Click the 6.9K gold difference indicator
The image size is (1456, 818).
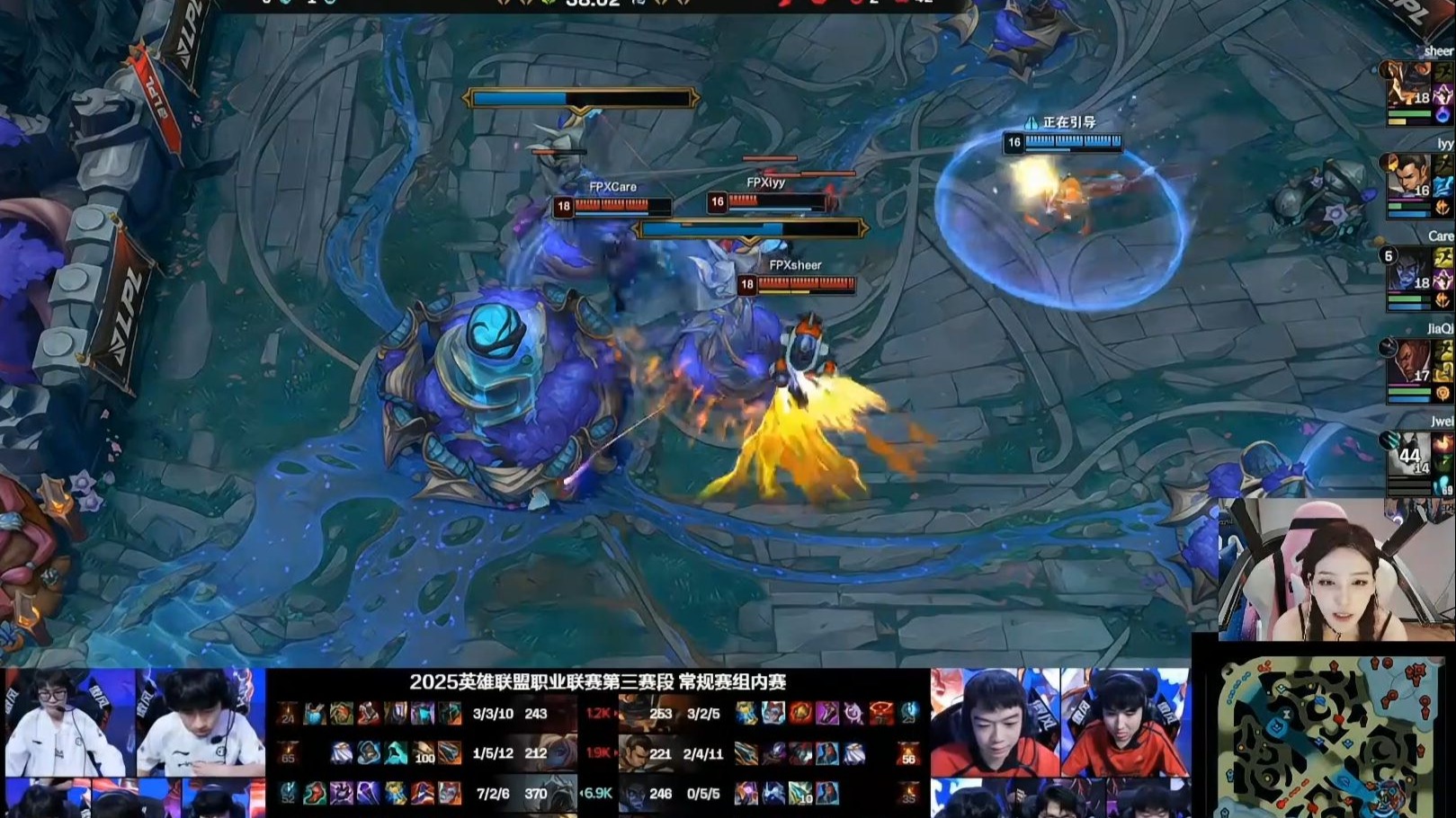coord(597,793)
